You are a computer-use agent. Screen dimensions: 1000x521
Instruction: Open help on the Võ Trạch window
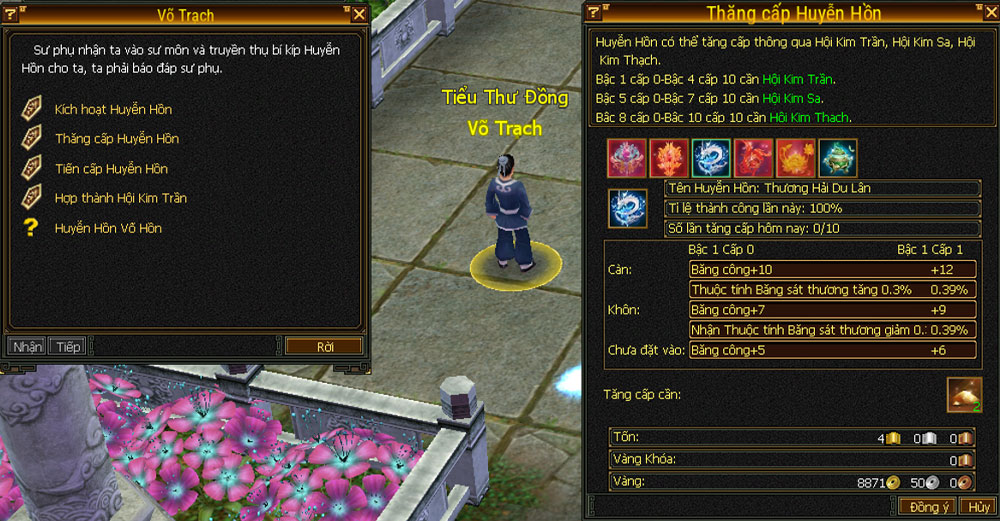tap(11, 15)
